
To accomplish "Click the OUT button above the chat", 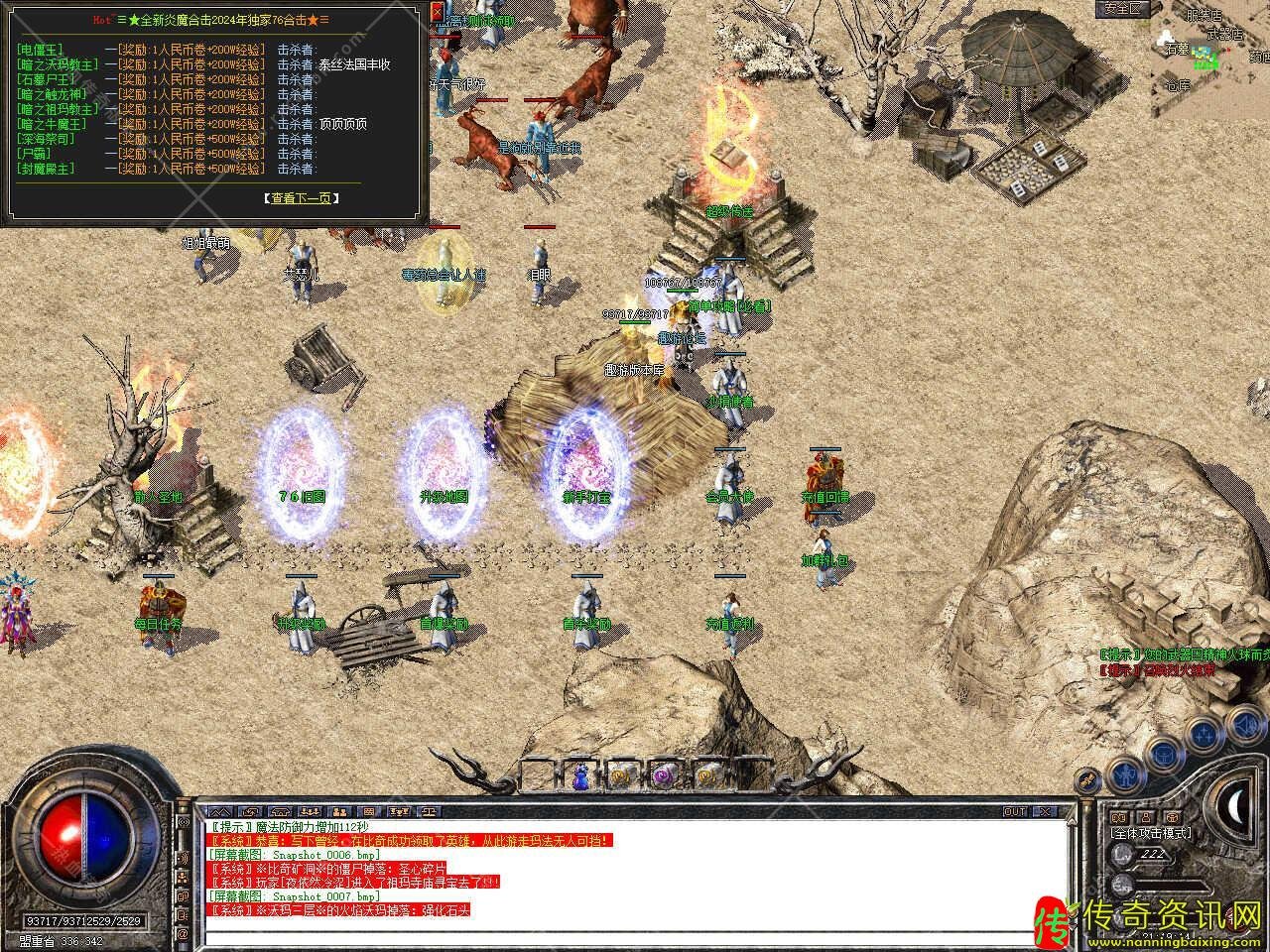I will tap(1015, 811).
